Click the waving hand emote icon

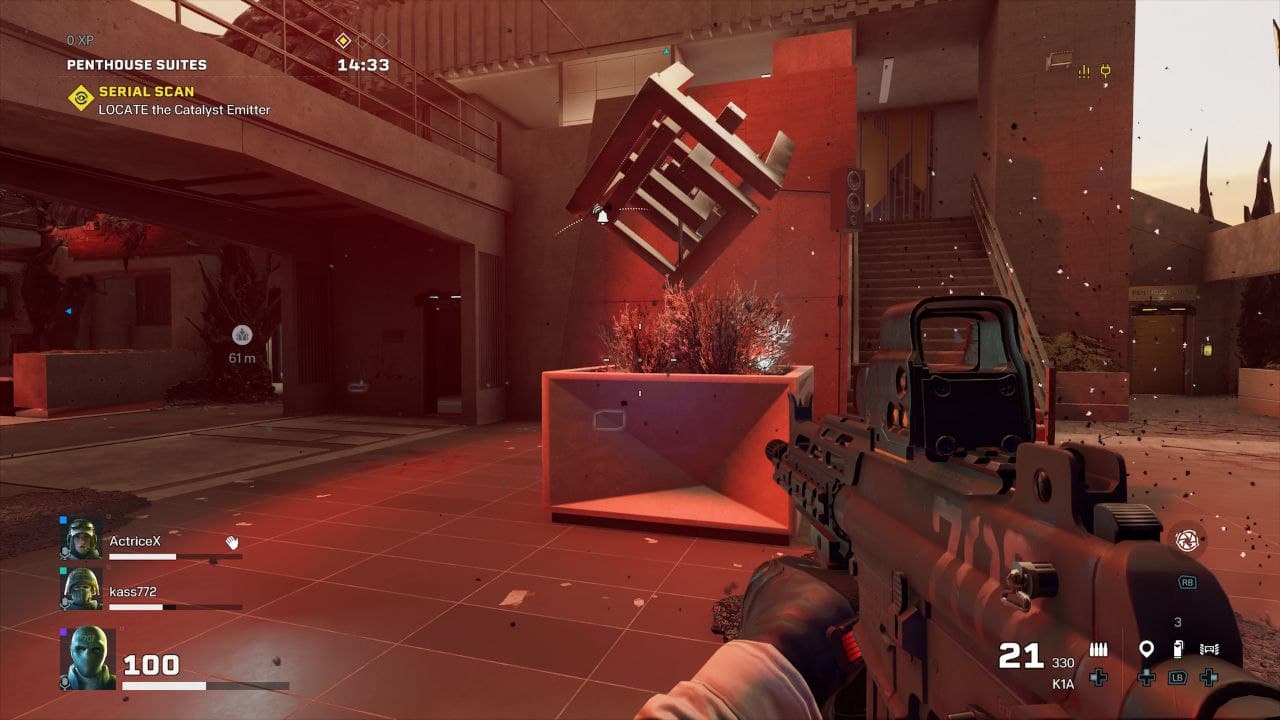(x=232, y=542)
